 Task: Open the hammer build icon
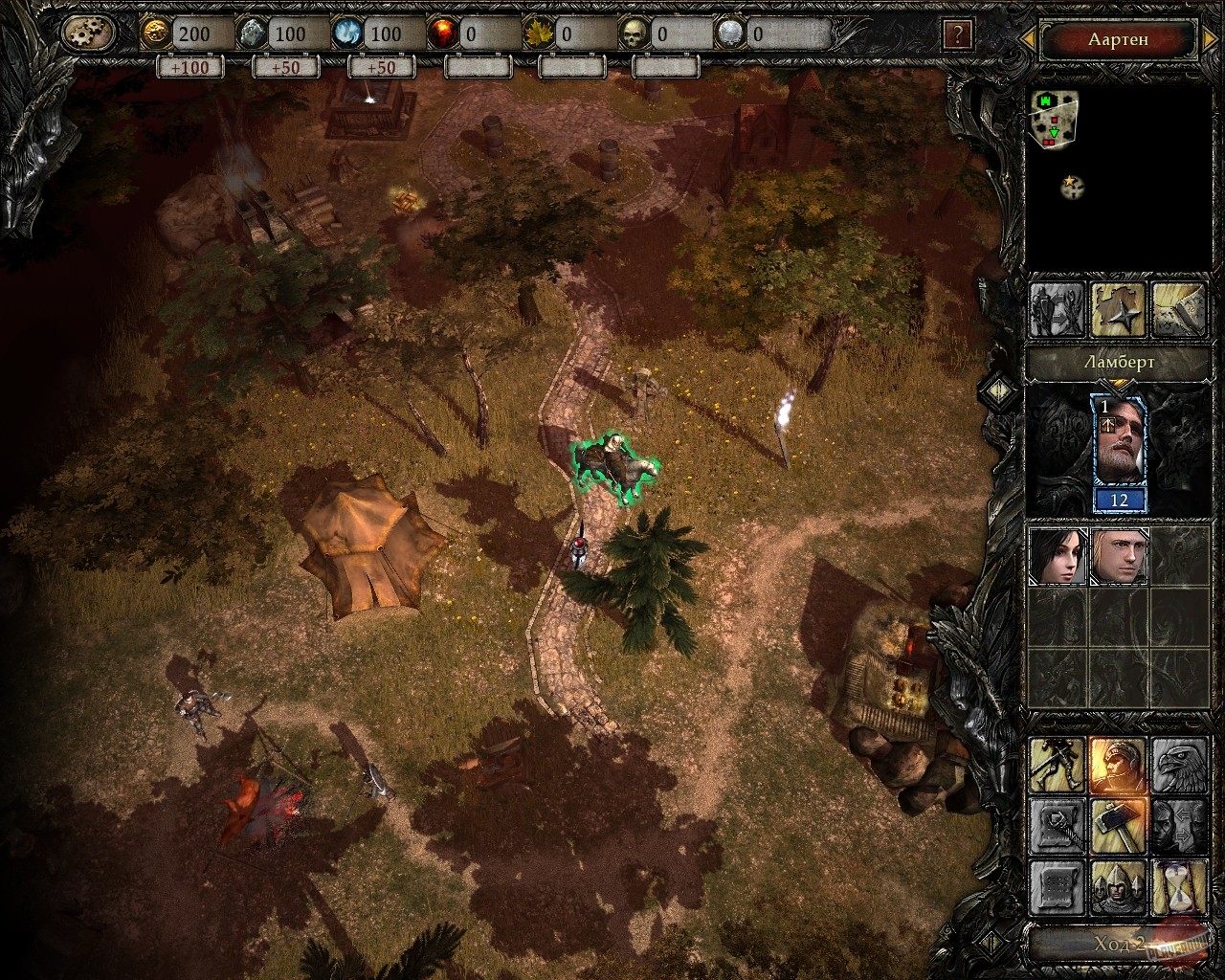pos(1118,826)
